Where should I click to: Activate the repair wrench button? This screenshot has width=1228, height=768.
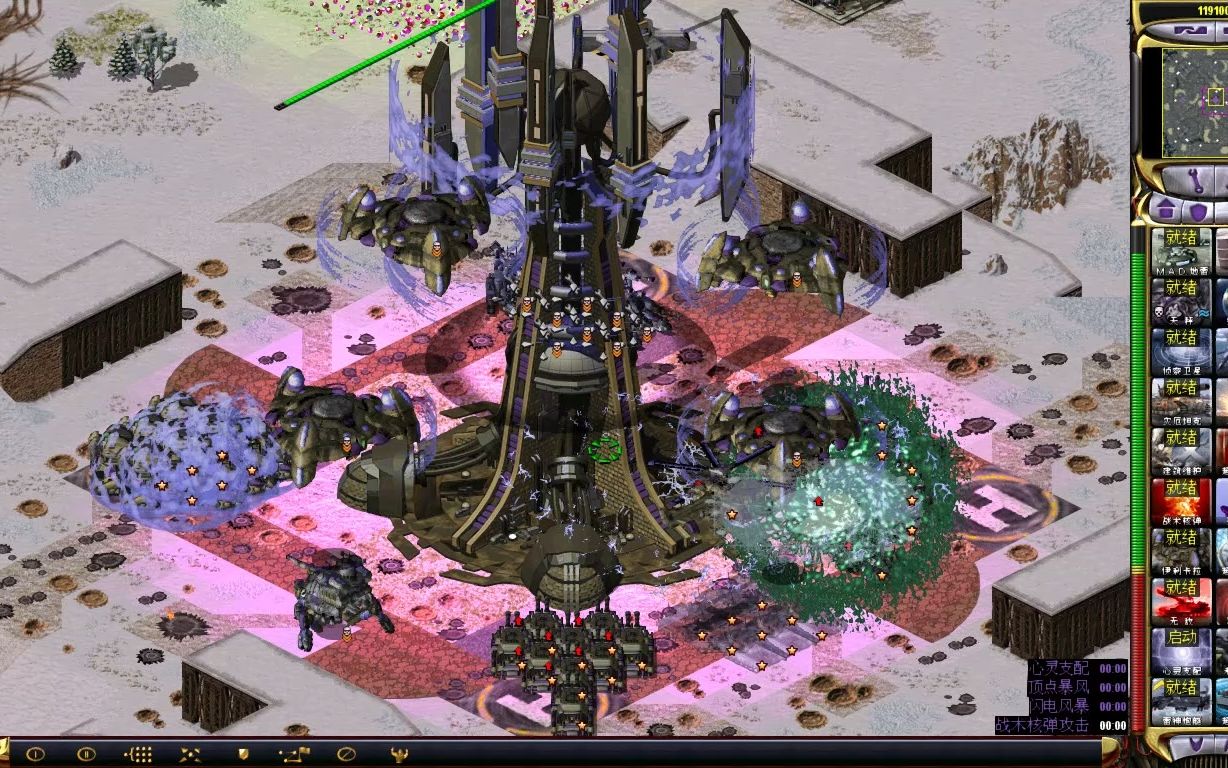1196,181
